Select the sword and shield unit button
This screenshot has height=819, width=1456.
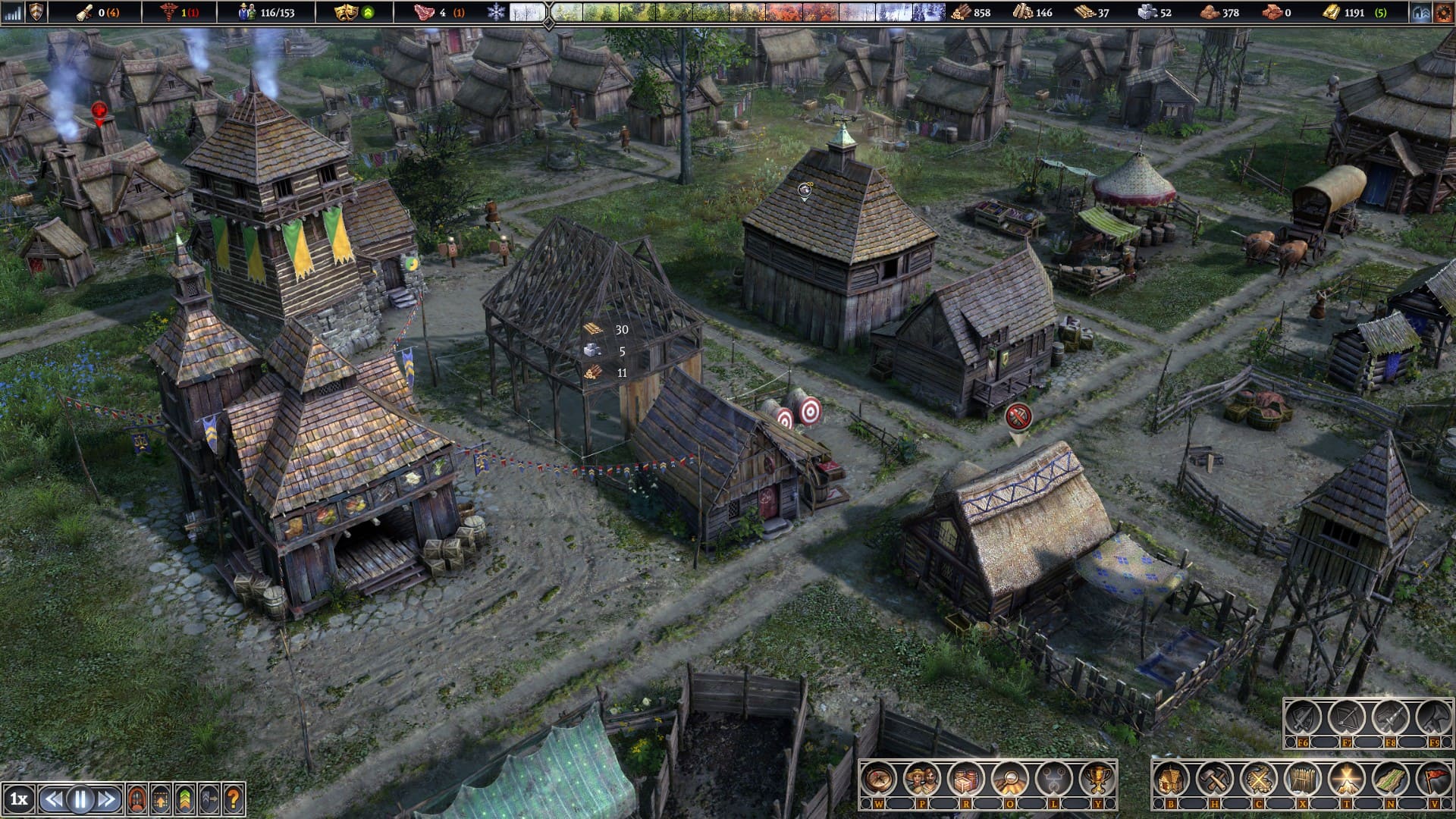pos(1303,717)
